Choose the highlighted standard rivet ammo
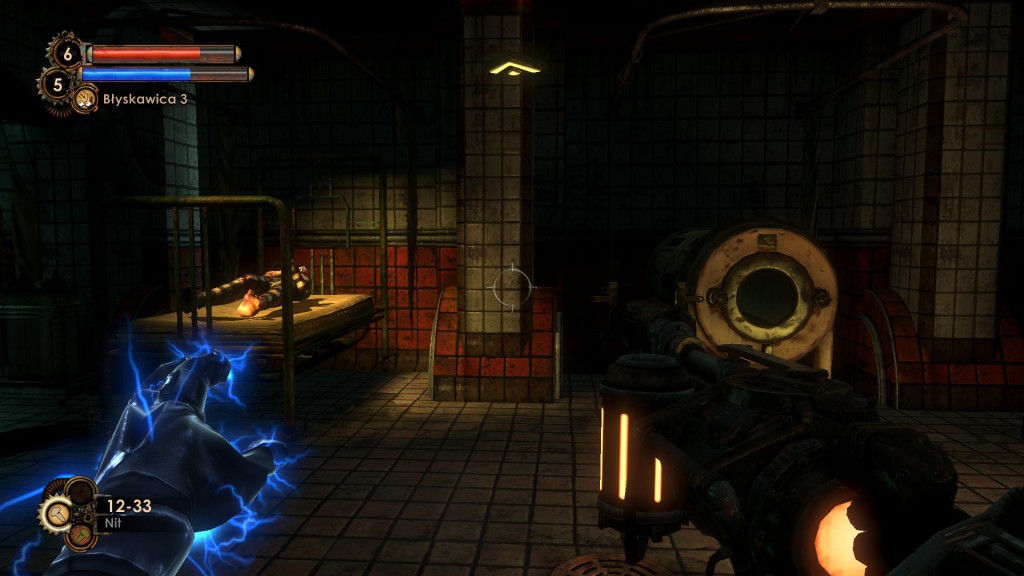The width and height of the screenshot is (1024, 576). (x=54, y=514)
